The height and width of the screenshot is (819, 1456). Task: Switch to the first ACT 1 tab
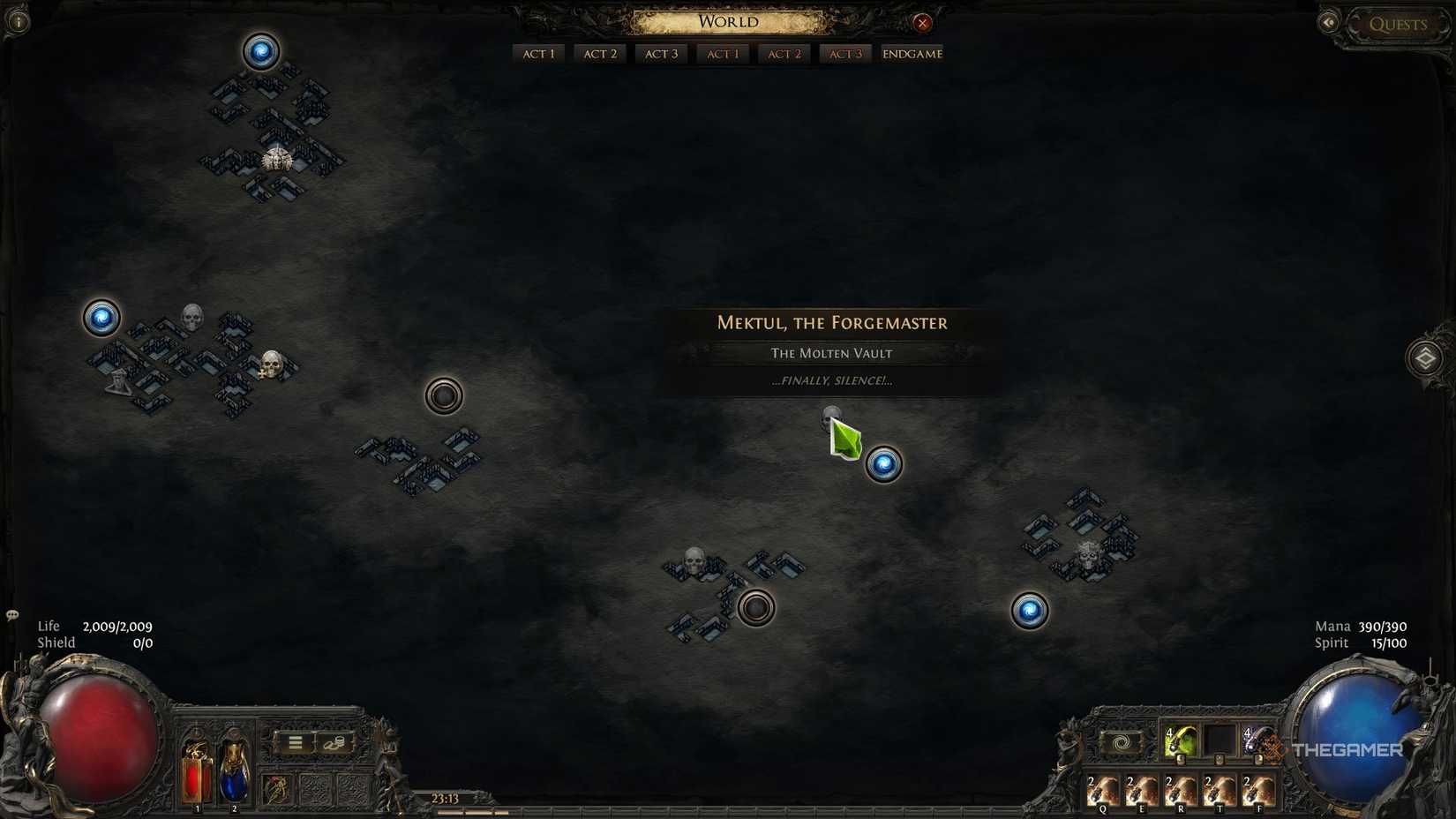click(538, 53)
